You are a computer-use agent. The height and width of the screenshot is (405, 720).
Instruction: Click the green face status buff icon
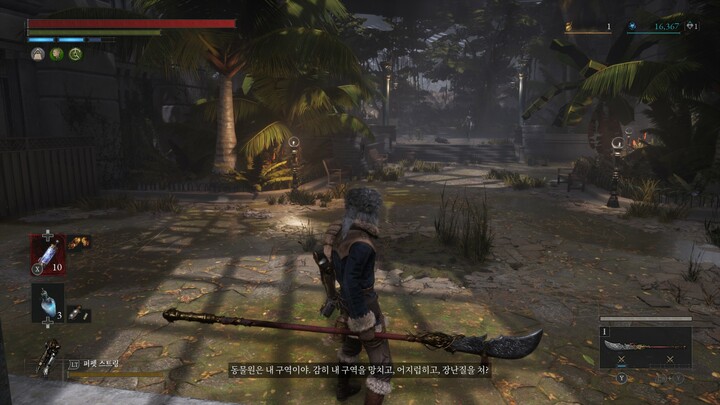point(57,54)
